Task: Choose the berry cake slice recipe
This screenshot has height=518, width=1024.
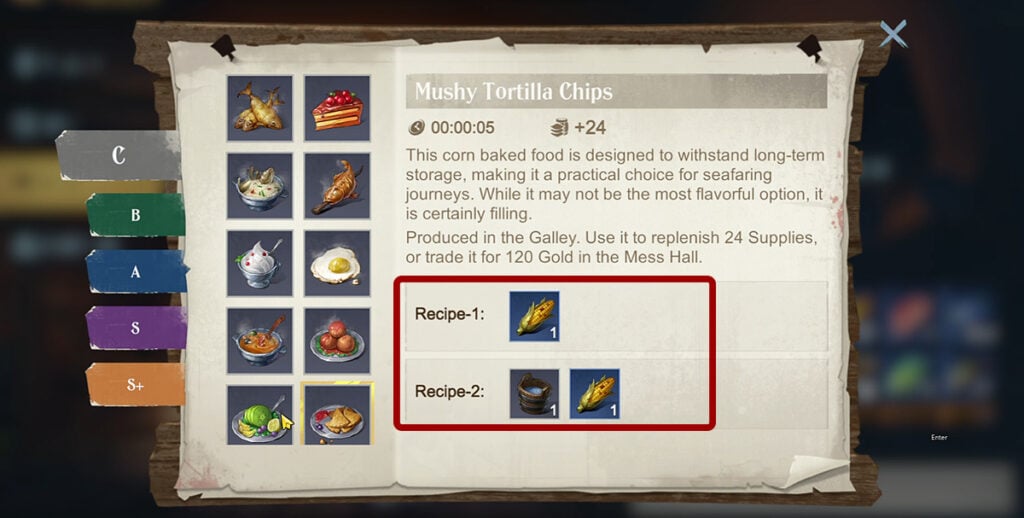Action: pyautogui.click(x=337, y=107)
